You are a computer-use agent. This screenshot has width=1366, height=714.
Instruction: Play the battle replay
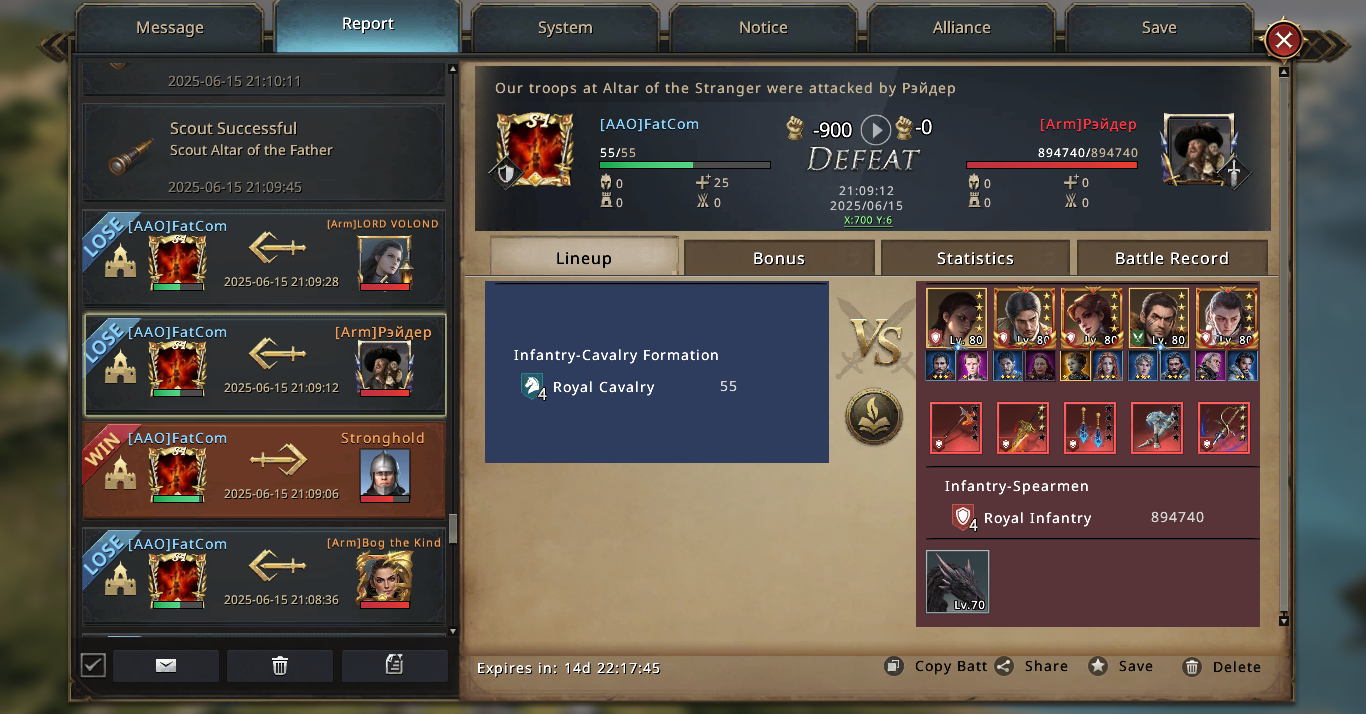pos(875,129)
